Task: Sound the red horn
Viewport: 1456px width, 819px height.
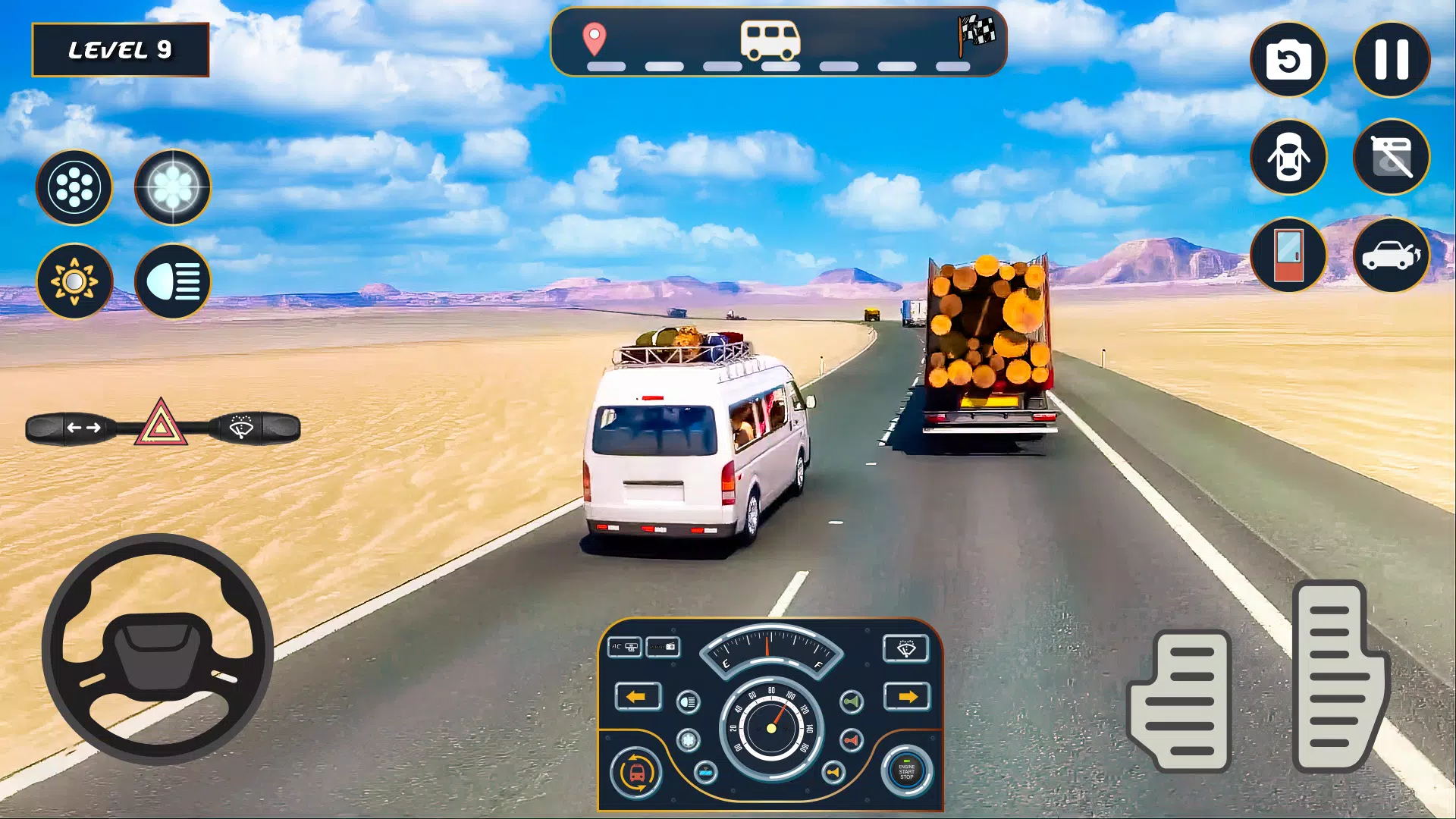Action: [851, 740]
